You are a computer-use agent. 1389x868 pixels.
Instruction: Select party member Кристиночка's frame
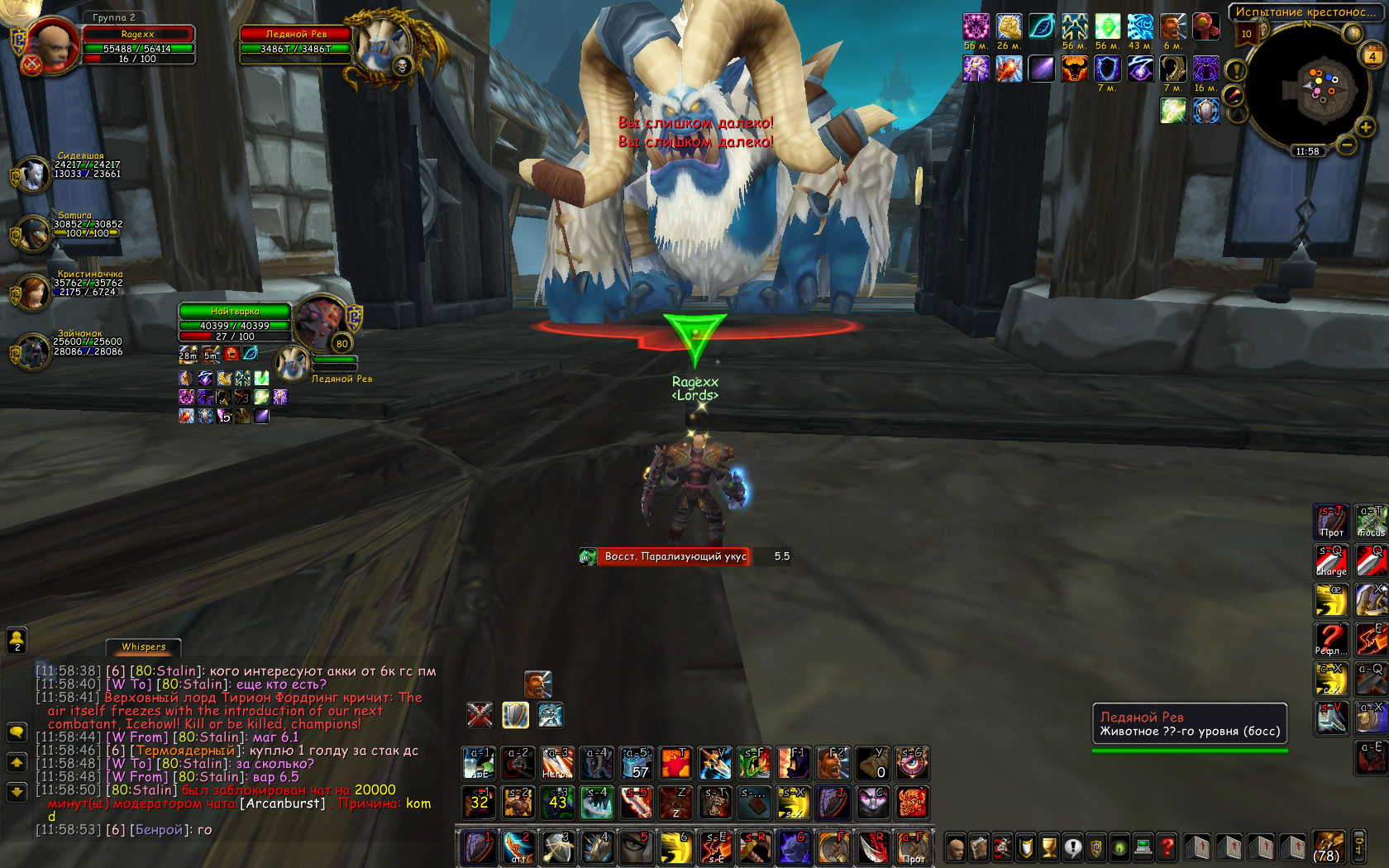tap(33, 292)
